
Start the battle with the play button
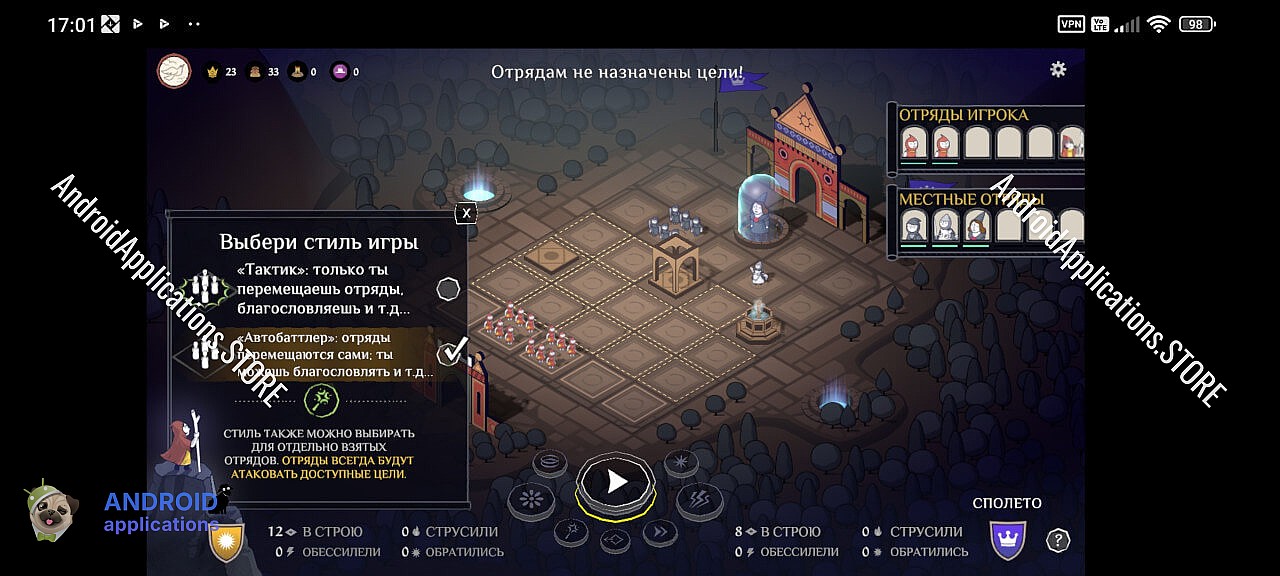point(616,483)
